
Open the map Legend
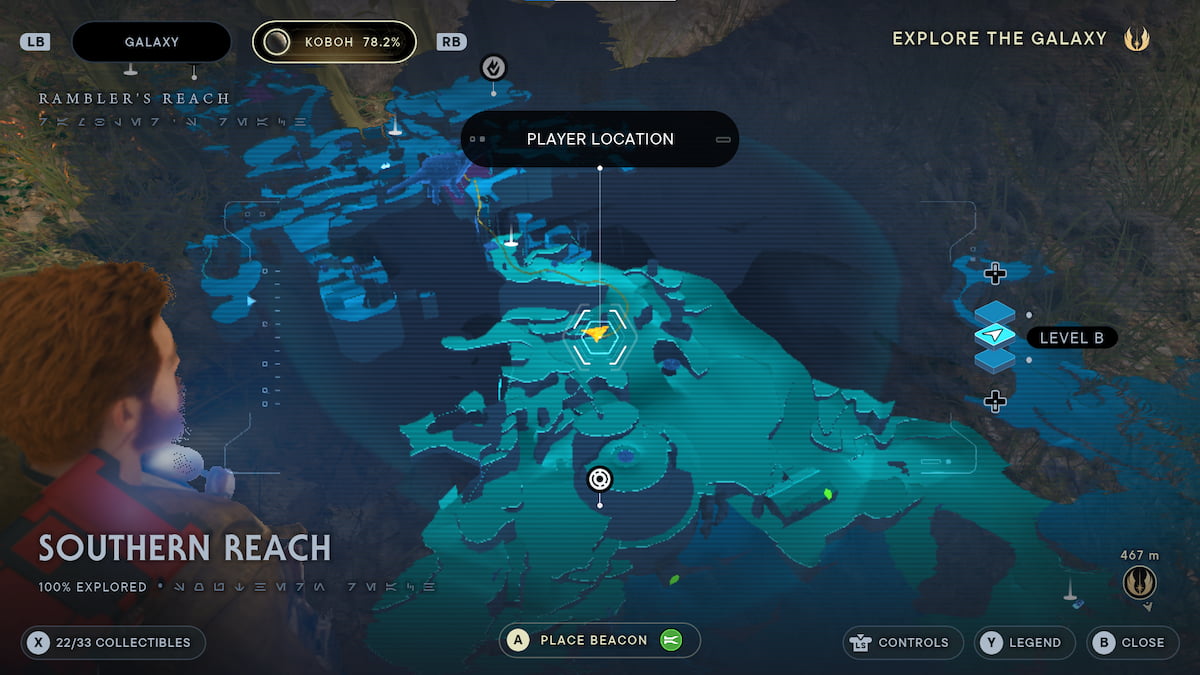(x=1025, y=642)
